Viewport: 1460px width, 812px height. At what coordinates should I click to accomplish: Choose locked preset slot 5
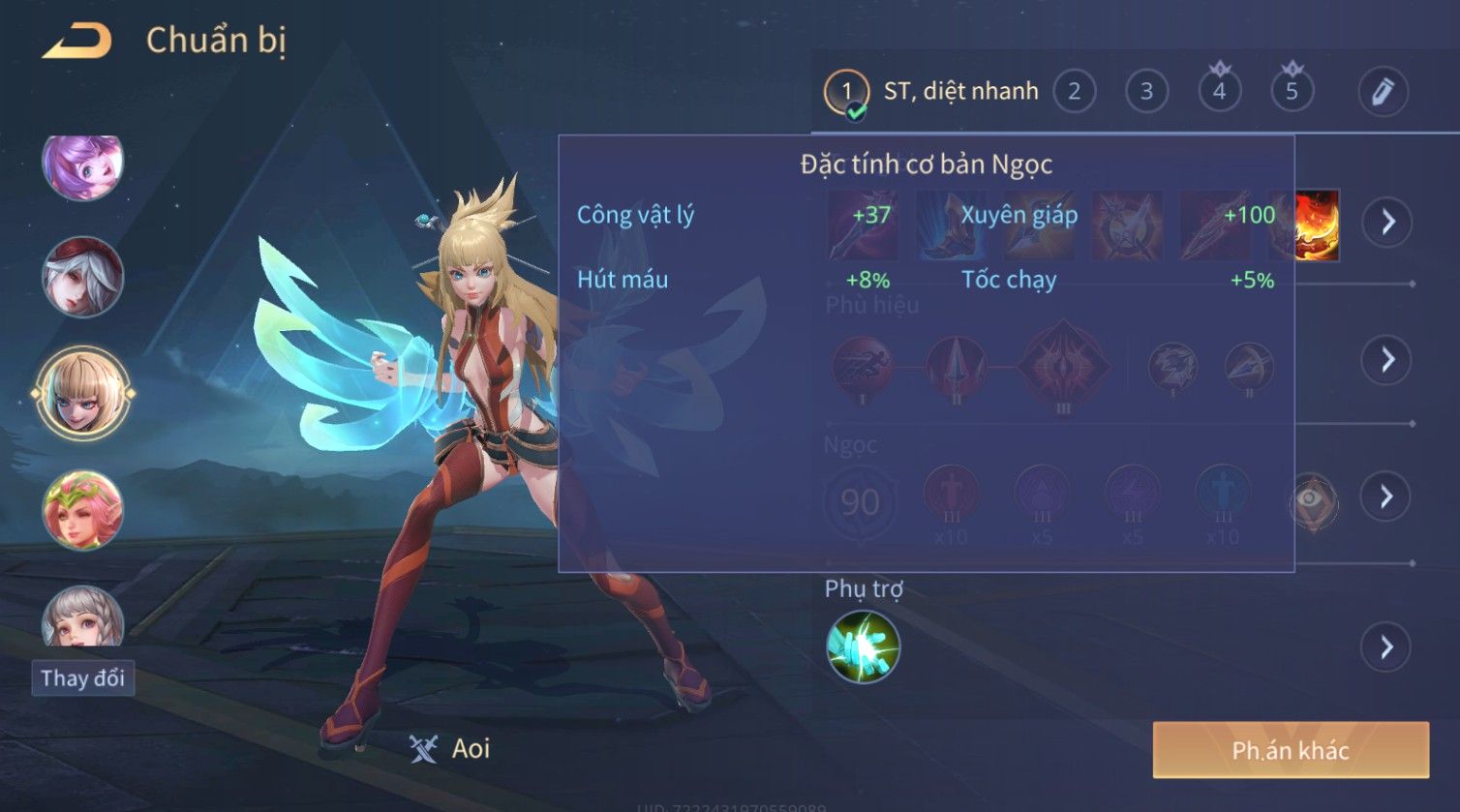(x=1292, y=92)
